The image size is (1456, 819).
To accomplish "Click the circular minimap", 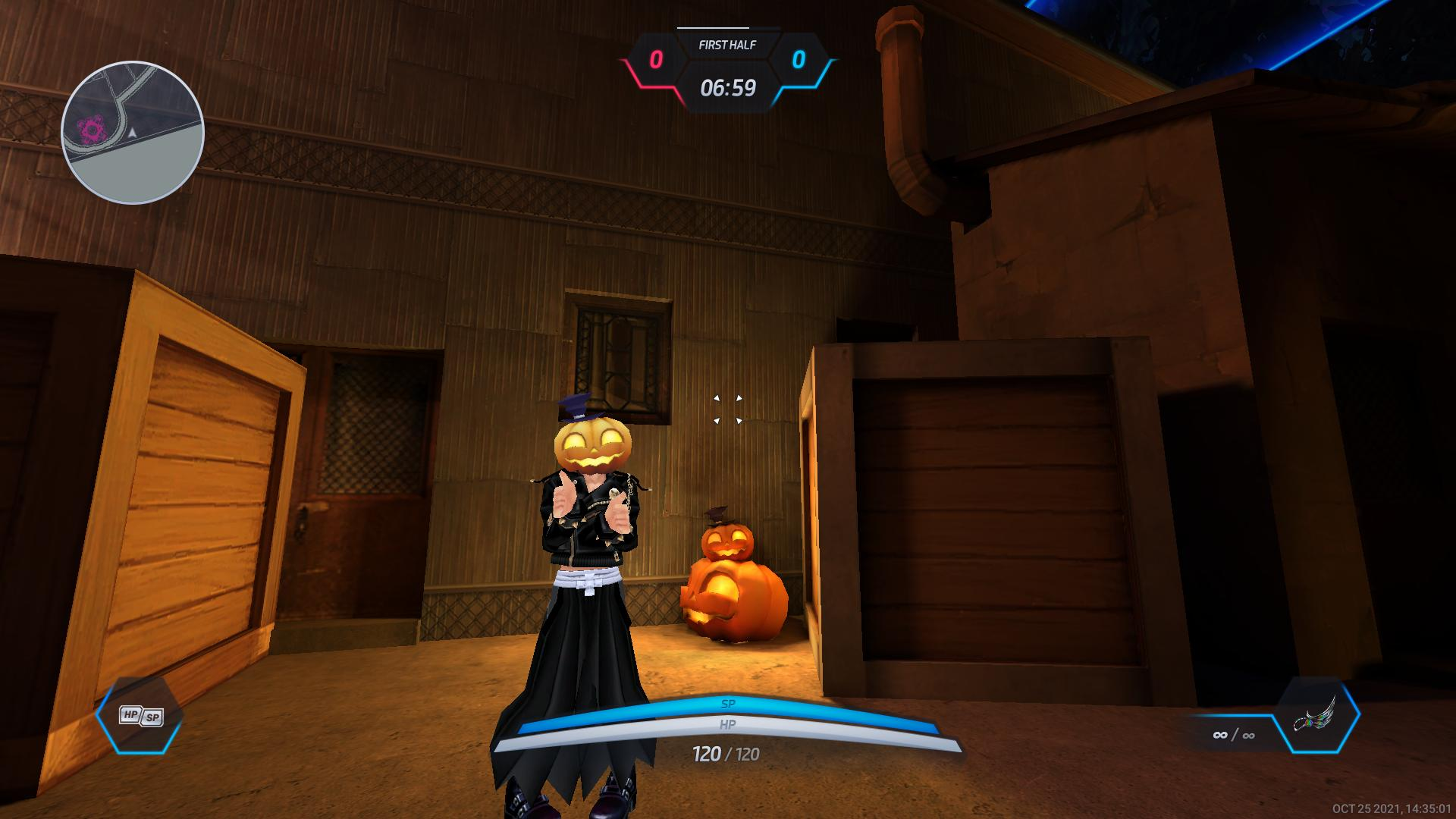I will 133,133.
